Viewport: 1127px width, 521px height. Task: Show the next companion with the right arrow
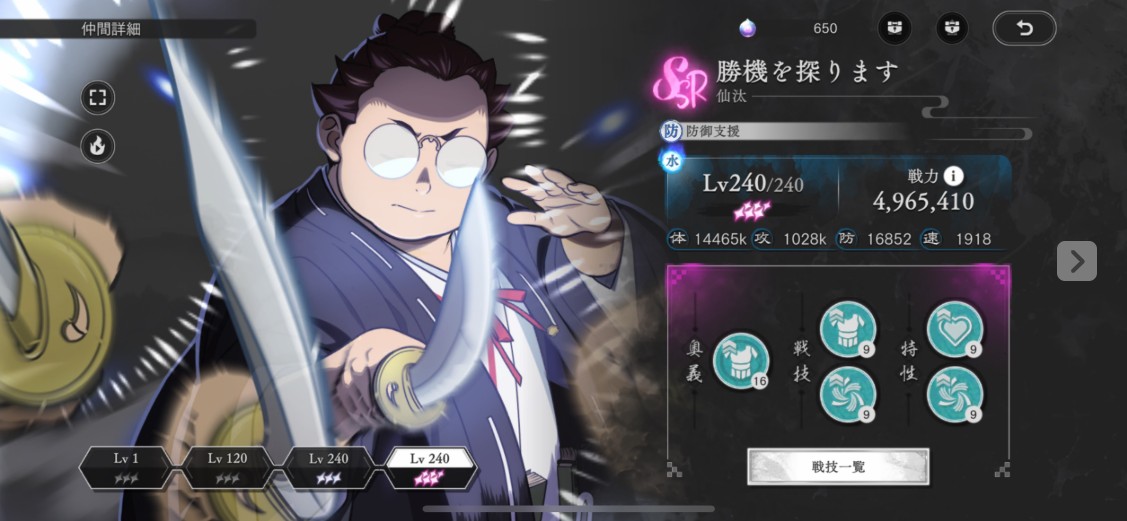(x=1076, y=261)
